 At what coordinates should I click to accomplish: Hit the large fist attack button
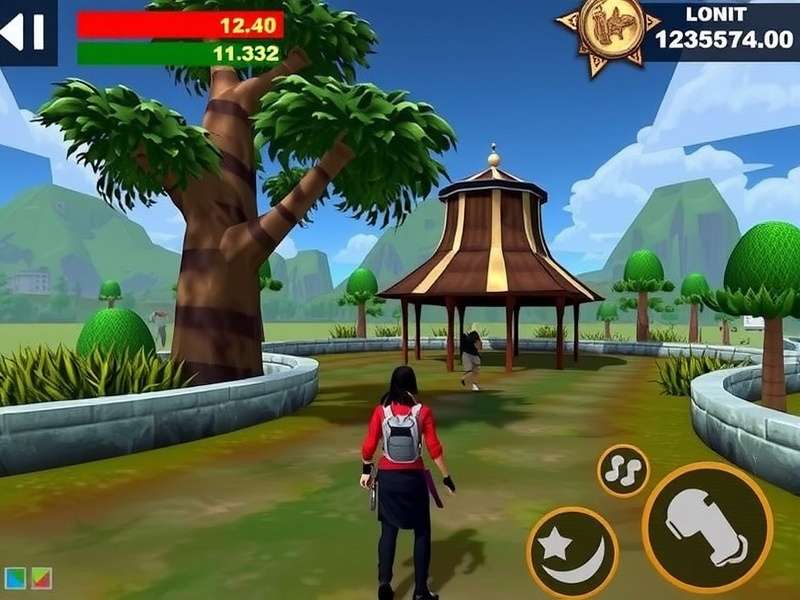[x=707, y=528]
